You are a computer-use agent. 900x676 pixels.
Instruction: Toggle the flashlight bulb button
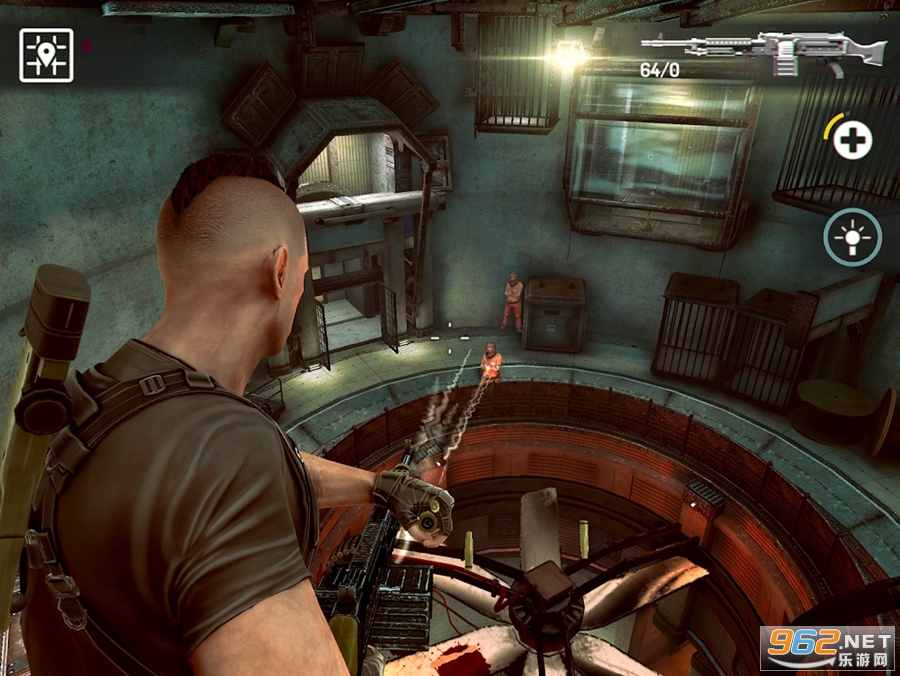click(852, 237)
